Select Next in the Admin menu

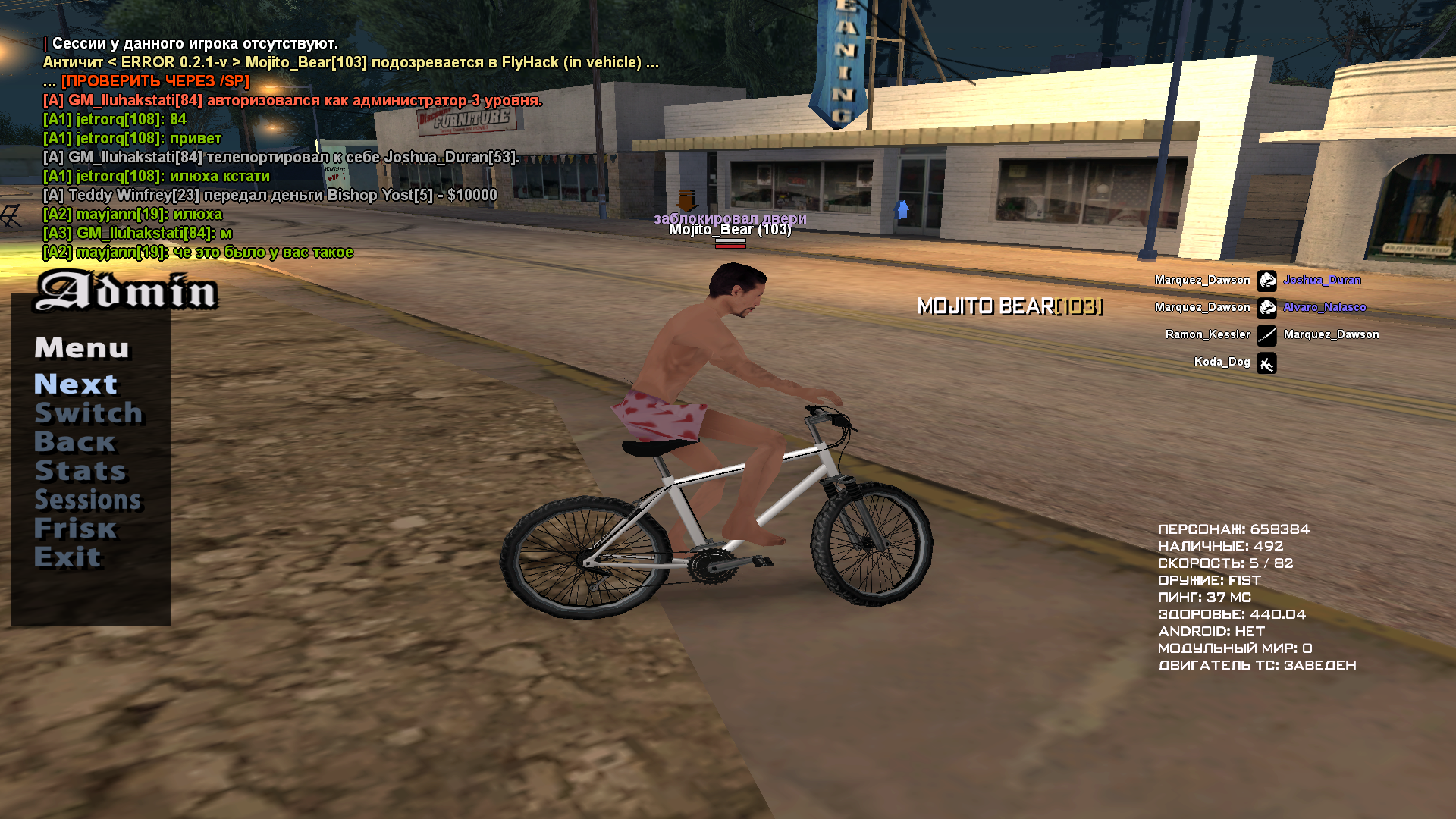pos(76,384)
